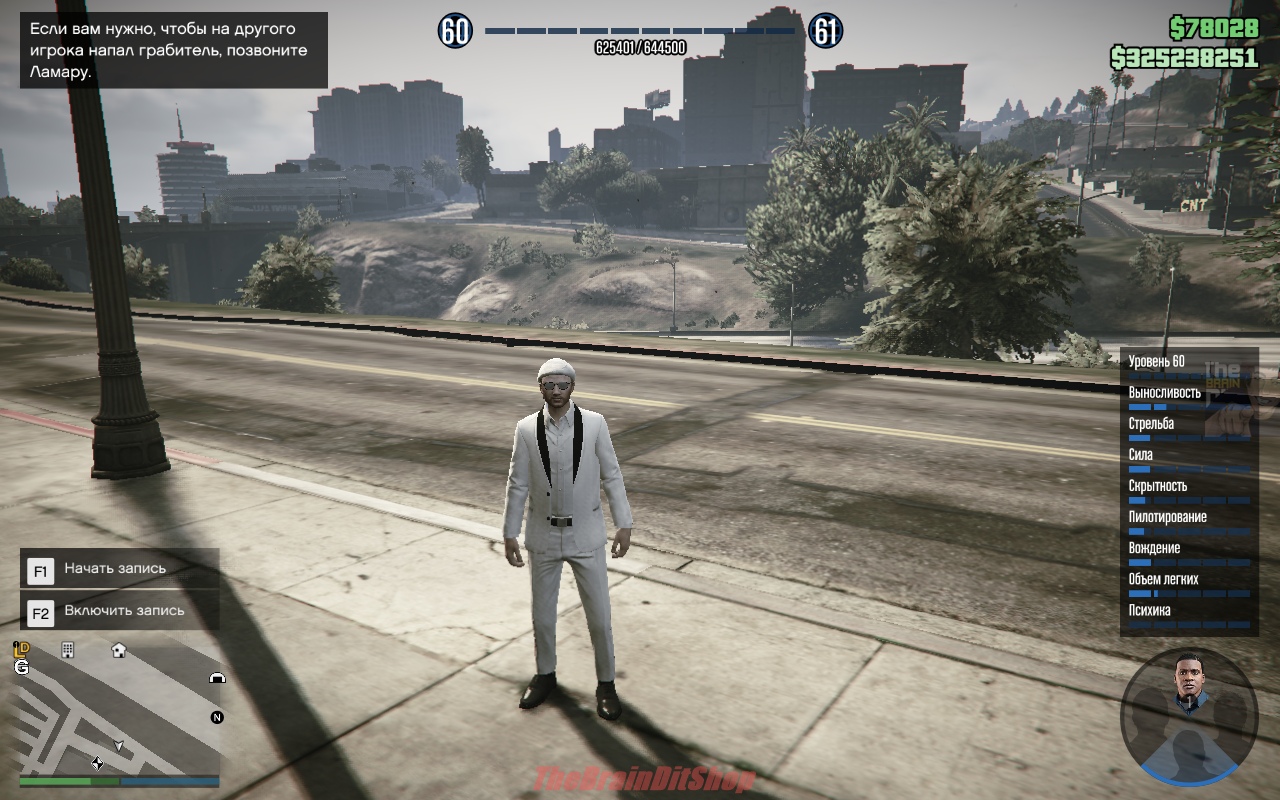Viewport: 1280px width, 800px height.
Task: Click the white G contact marker
Action: coord(21,667)
